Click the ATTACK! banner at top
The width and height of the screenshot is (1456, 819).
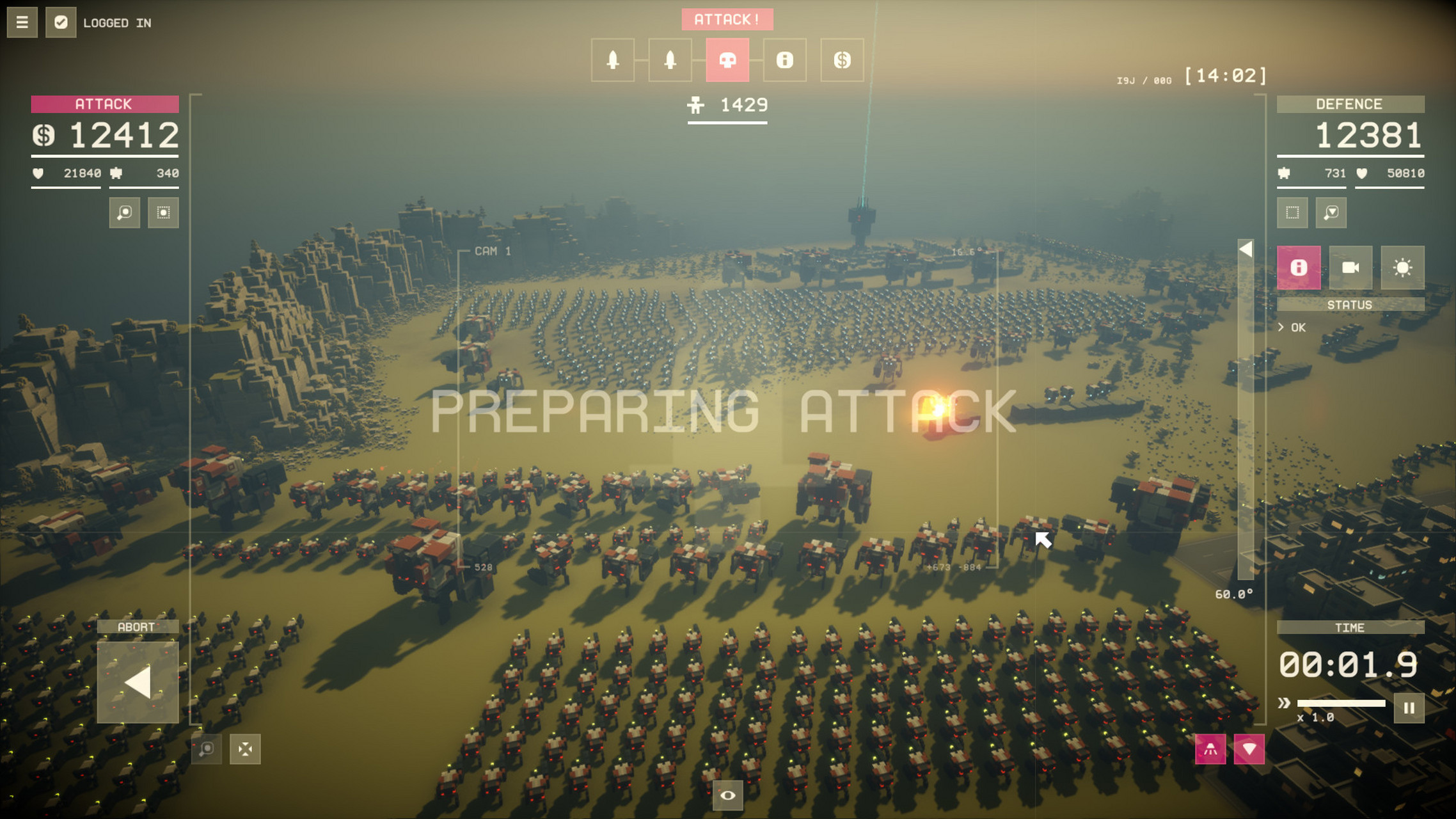[x=728, y=19]
